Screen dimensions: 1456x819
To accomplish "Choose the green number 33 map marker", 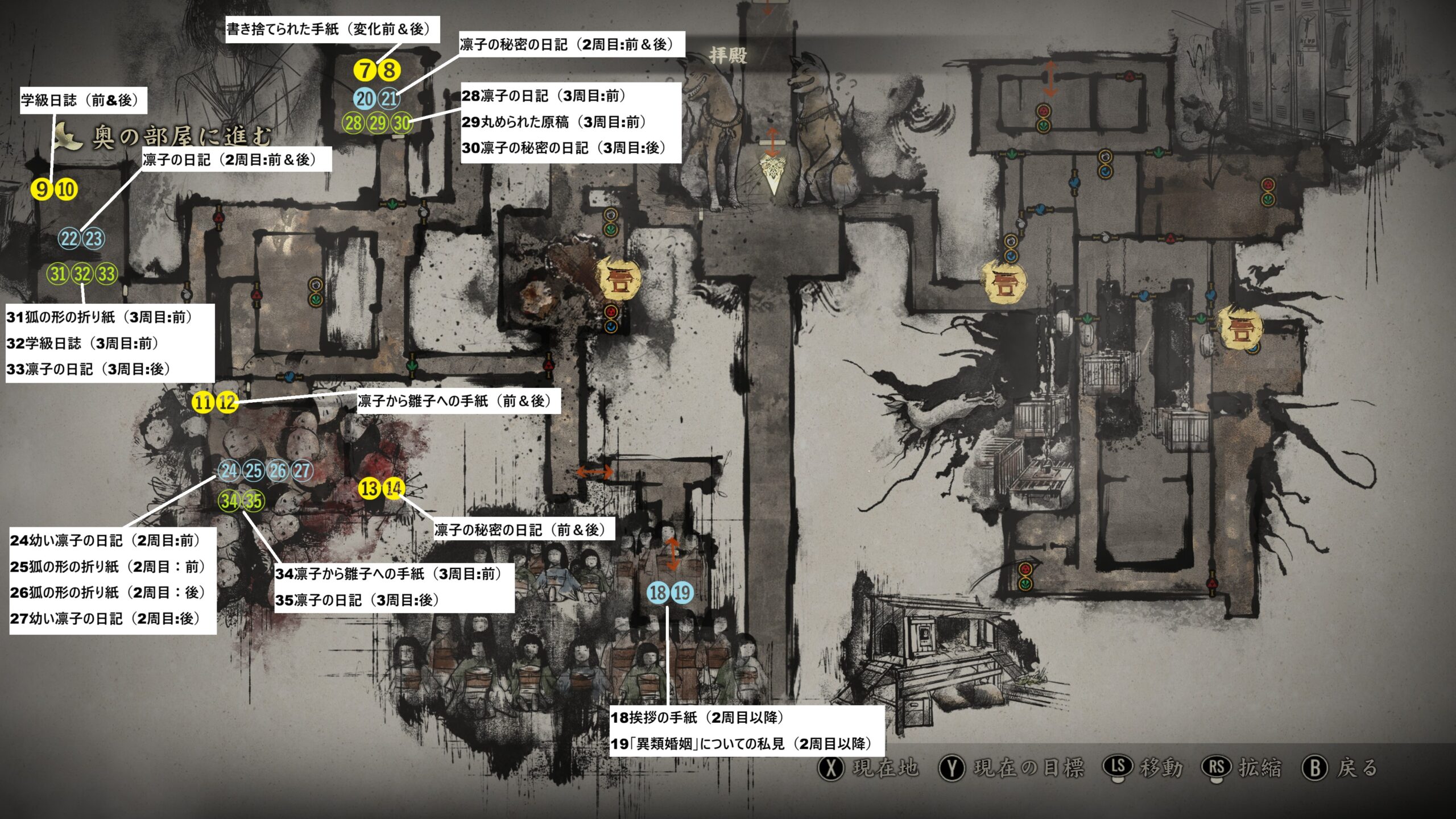I will tap(107, 274).
